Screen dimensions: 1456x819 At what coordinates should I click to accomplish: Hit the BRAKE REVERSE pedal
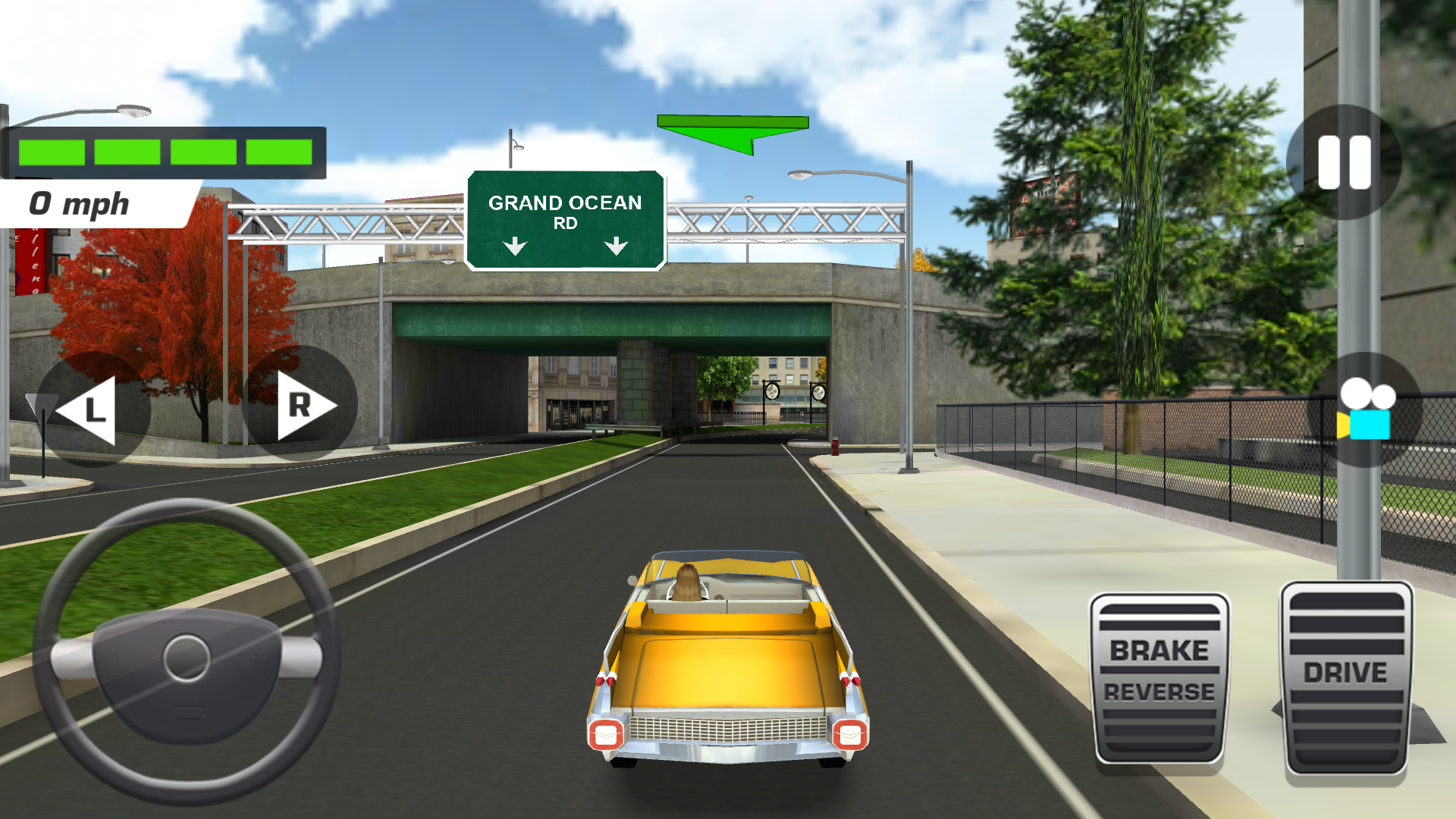[x=1159, y=677]
